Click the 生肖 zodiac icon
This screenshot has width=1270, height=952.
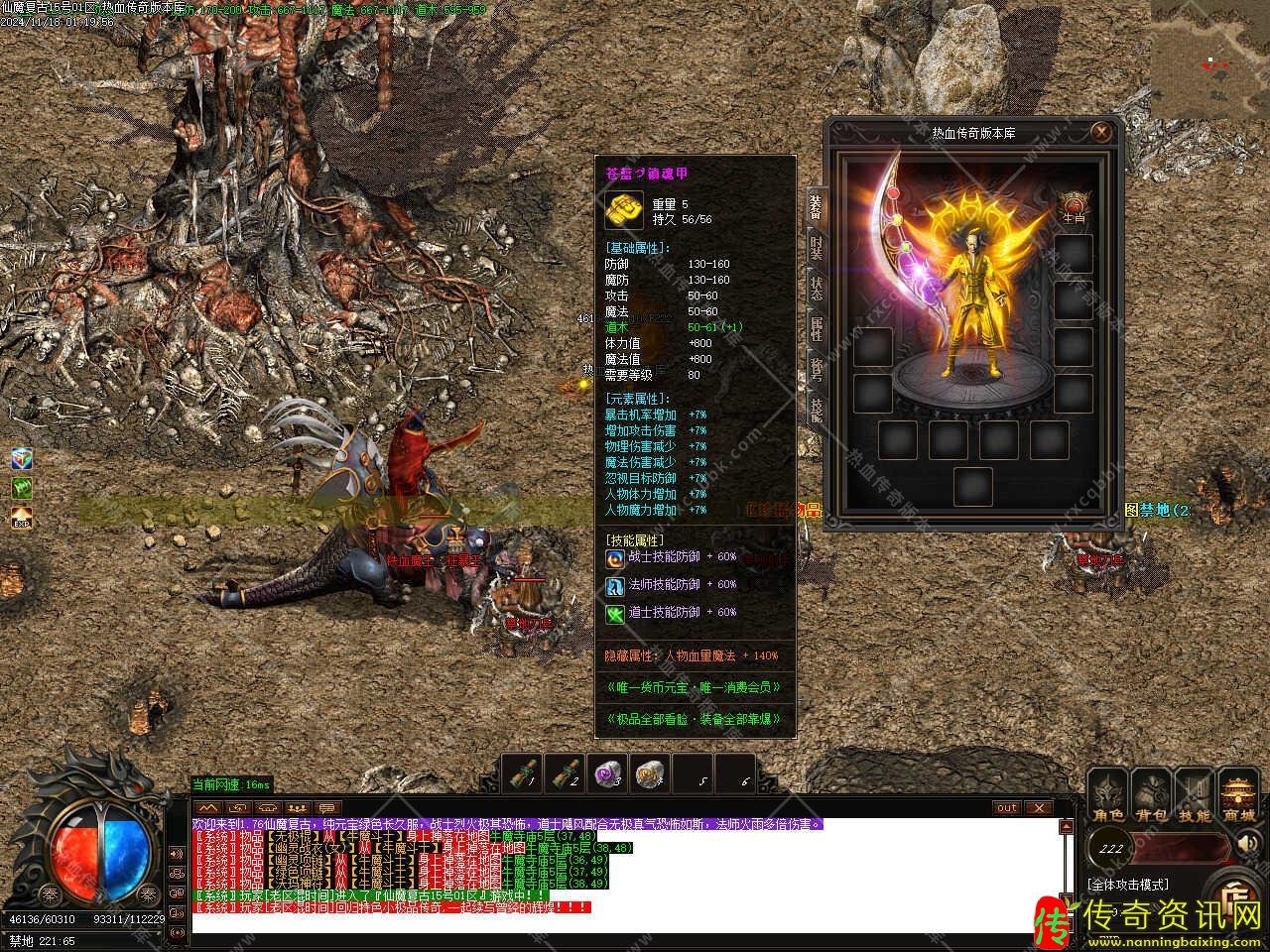click(1074, 203)
